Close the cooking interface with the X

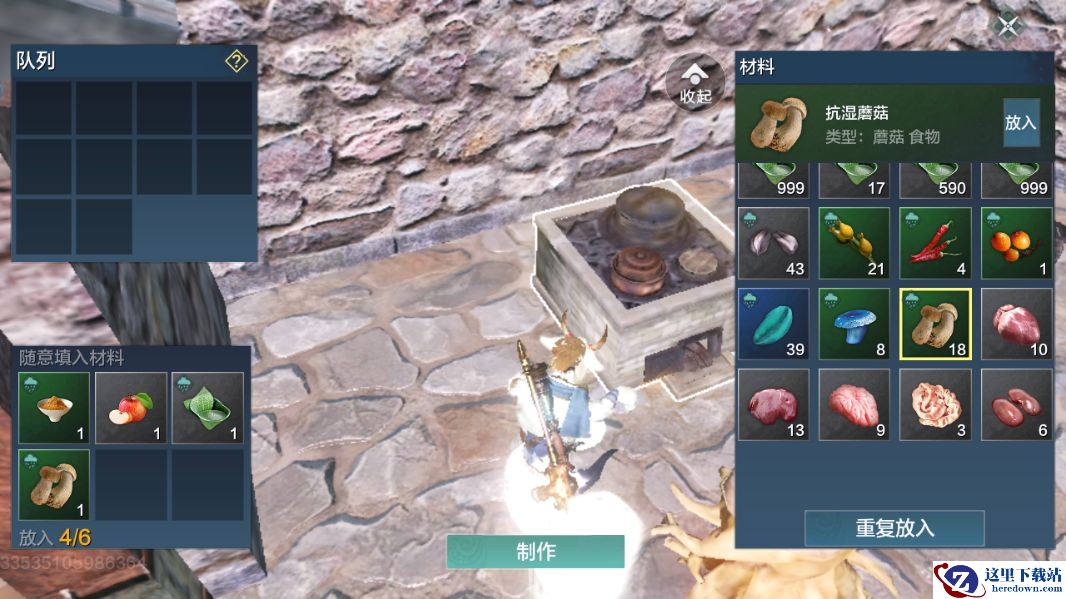[x=1008, y=26]
